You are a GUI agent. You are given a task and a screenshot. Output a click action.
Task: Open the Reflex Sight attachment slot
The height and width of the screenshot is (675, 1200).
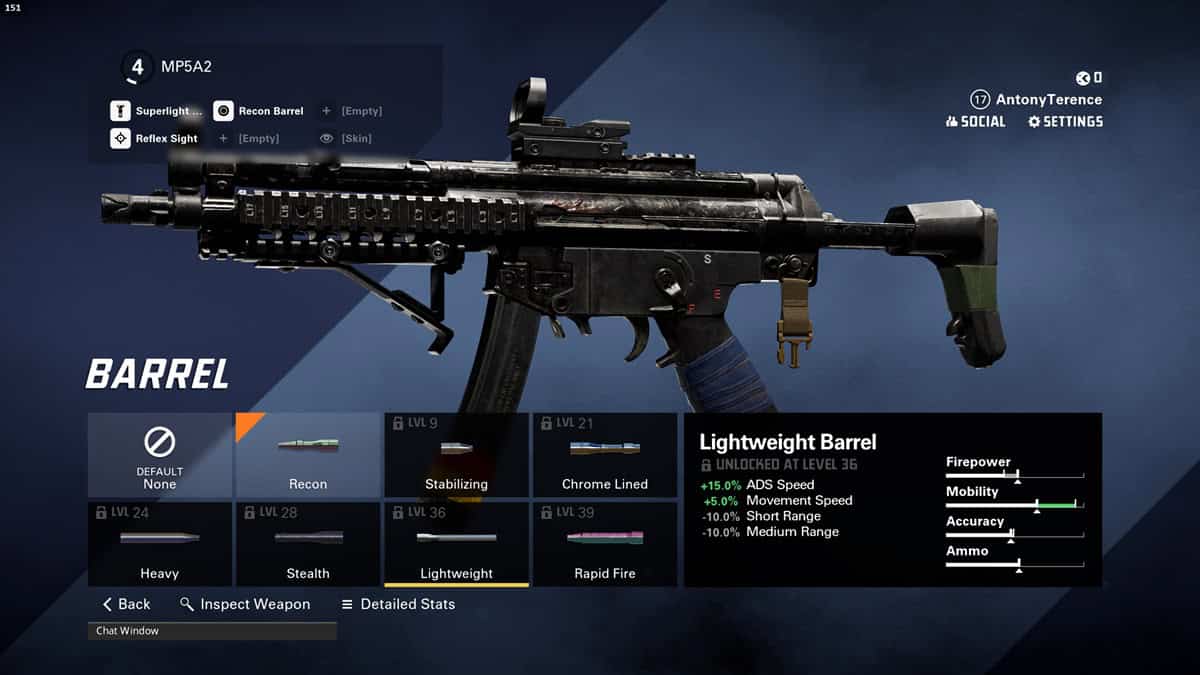point(155,138)
